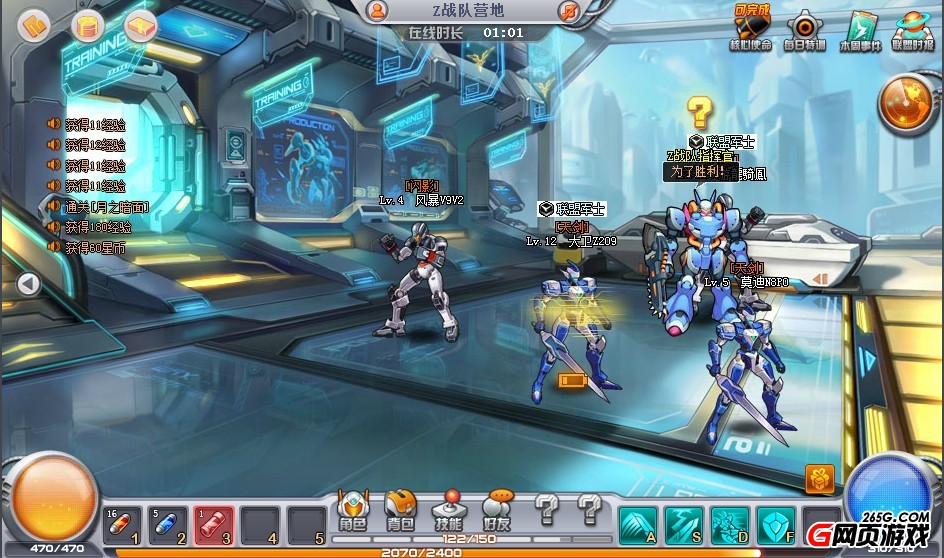Image resolution: width=944 pixels, height=558 pixels.
Task: Activate the D skill
Action: click(729, 523)
